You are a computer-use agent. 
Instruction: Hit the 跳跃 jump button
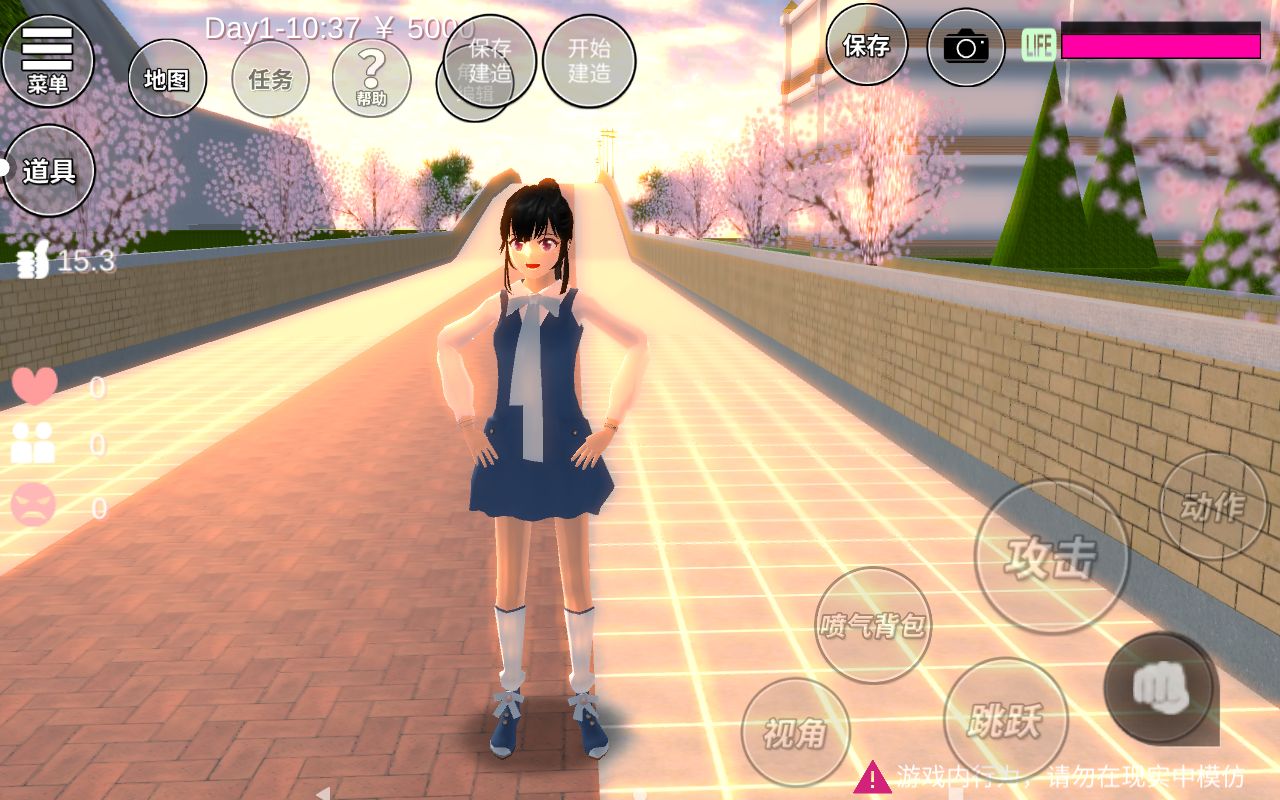(1005, 718)
